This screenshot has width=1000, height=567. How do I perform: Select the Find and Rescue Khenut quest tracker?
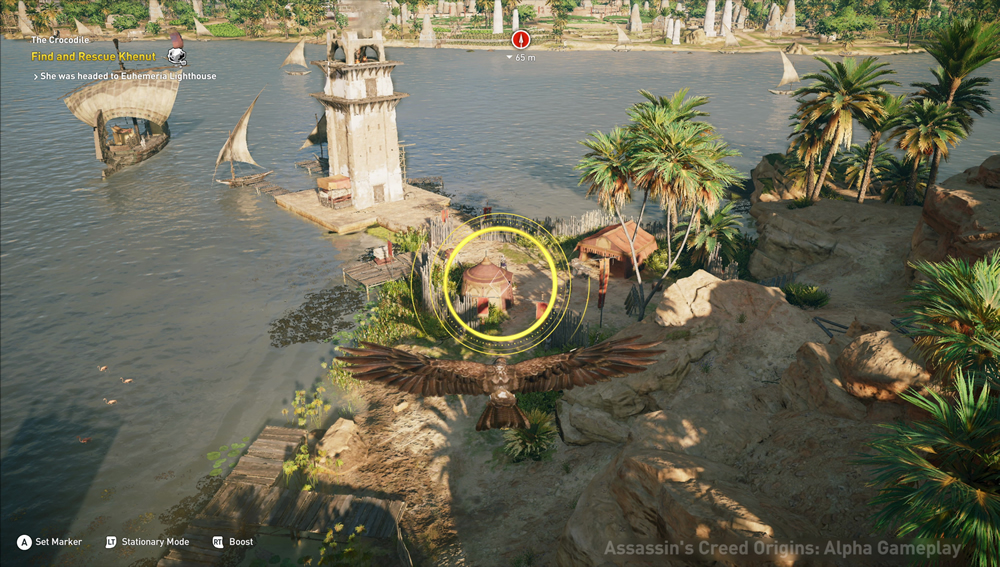click(93, 57)
